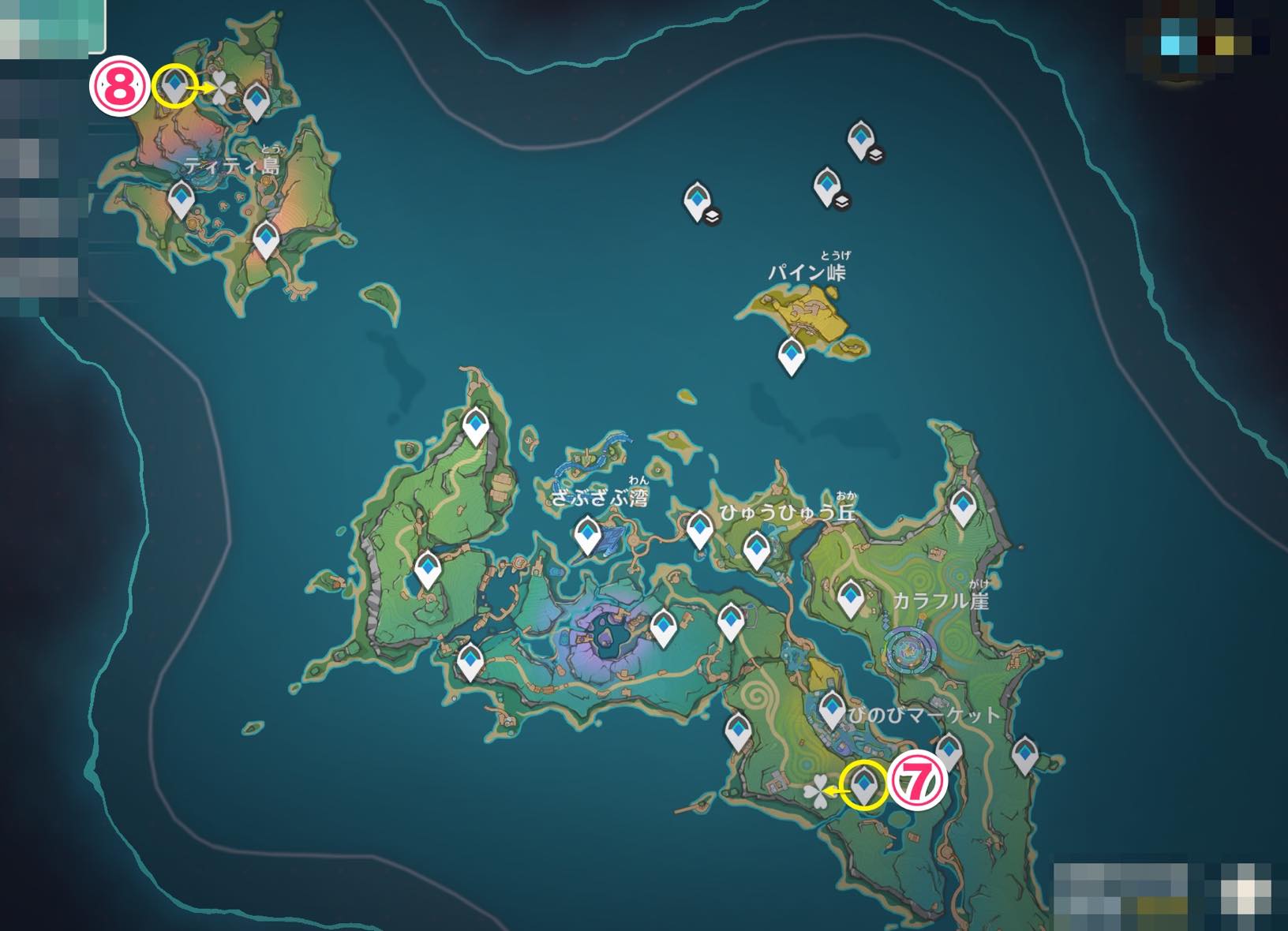Choose the waypoint directly under ざぶざぶ湾 label
The width and height of the screenshot is (1288, 931).
pos(587,535)
